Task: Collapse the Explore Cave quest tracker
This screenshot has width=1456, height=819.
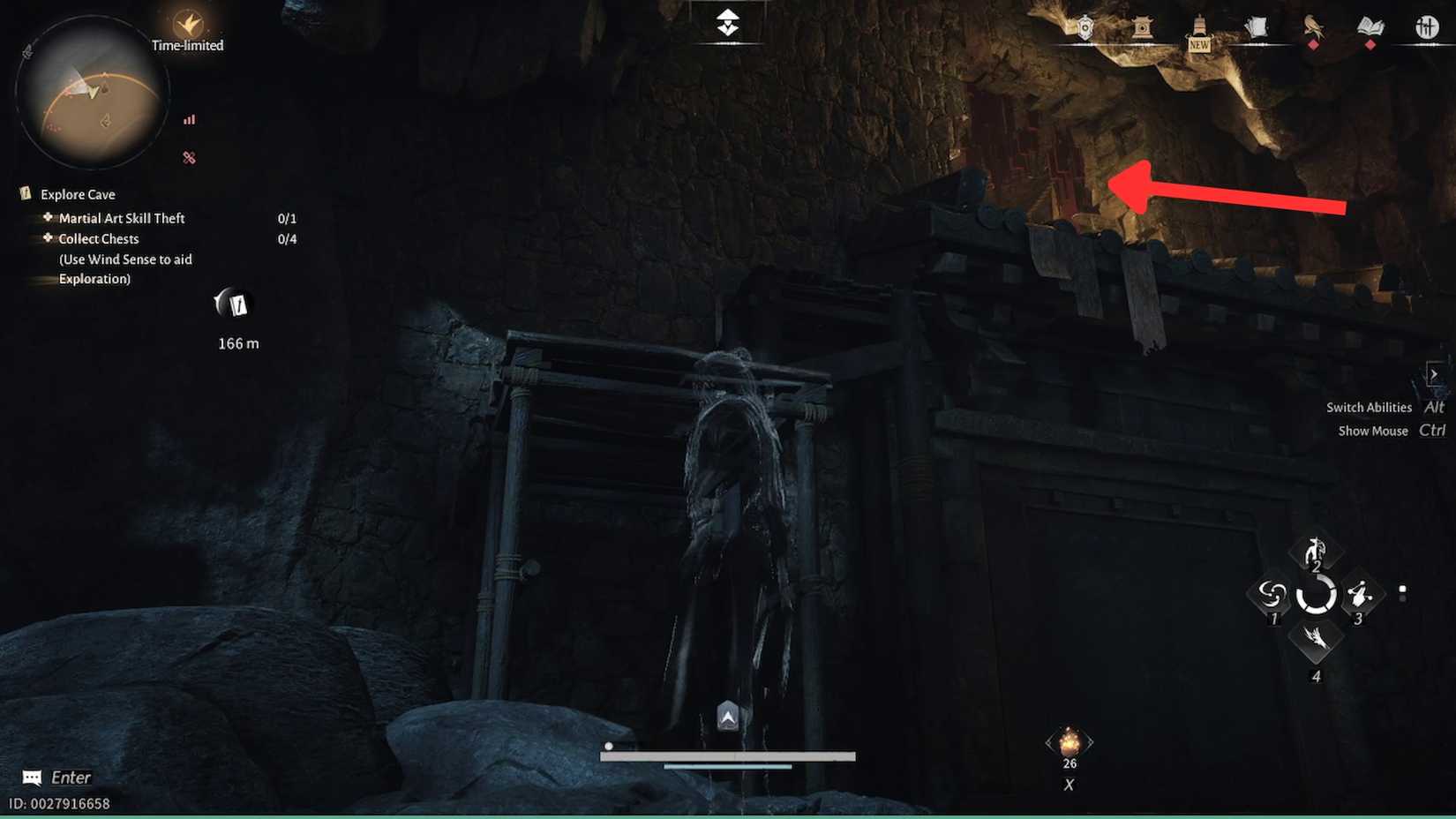Action: (x=75, y=194)
